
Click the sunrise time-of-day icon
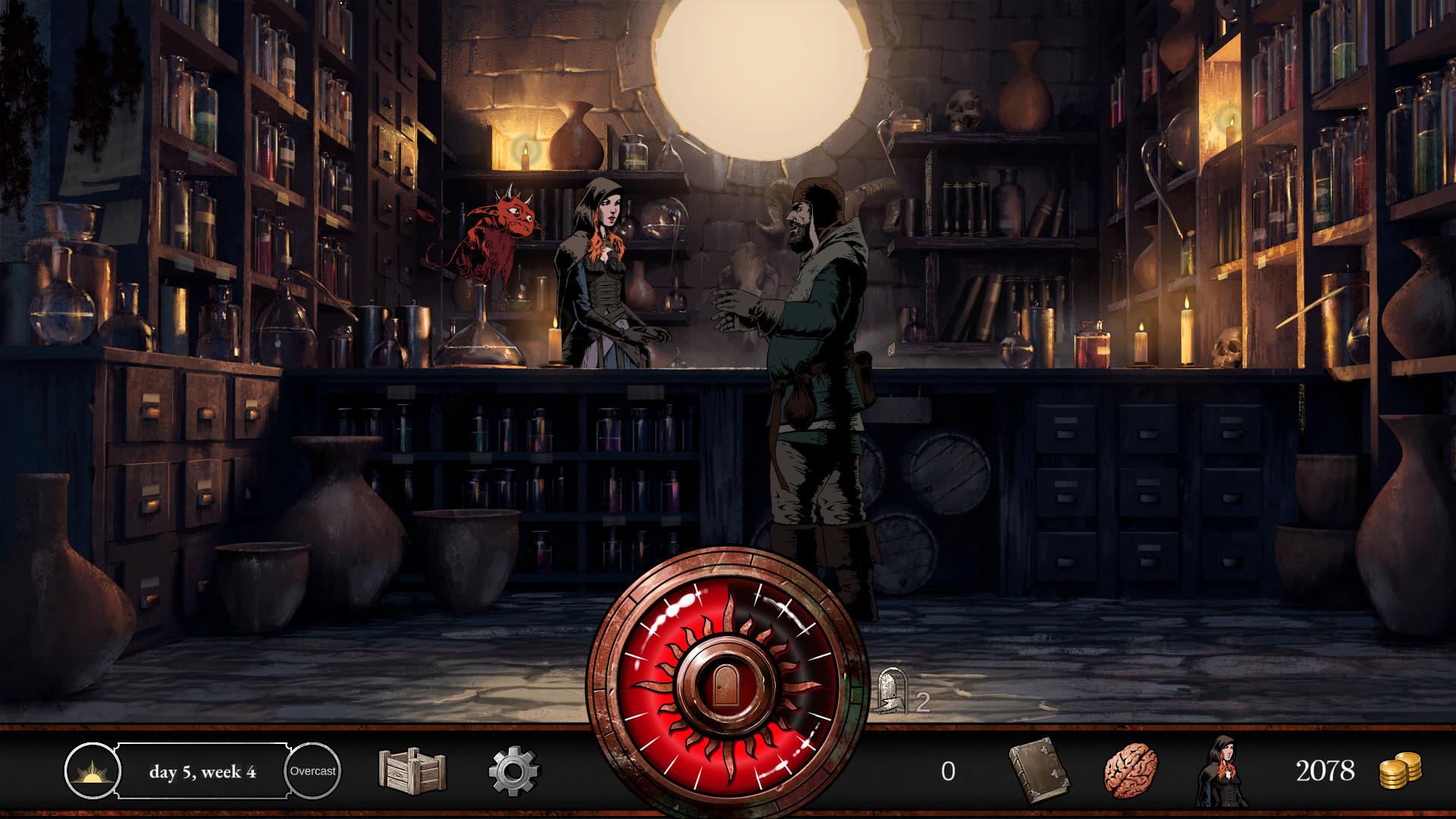pos(91,771)
